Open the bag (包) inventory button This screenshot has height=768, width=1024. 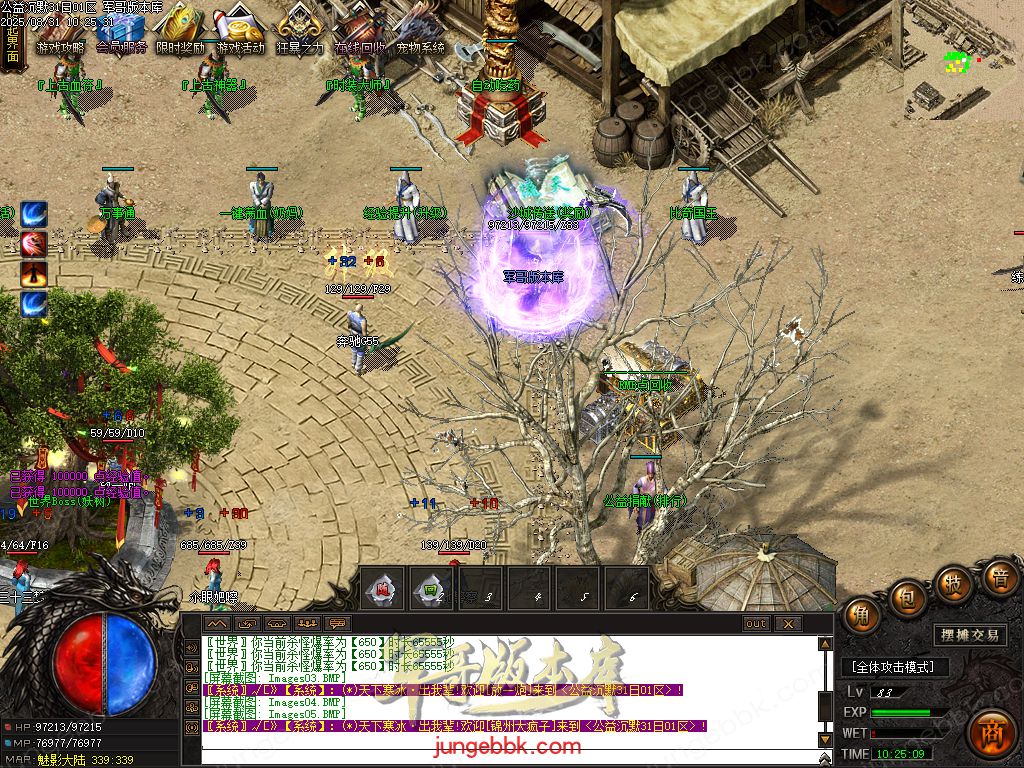[908, 598]
